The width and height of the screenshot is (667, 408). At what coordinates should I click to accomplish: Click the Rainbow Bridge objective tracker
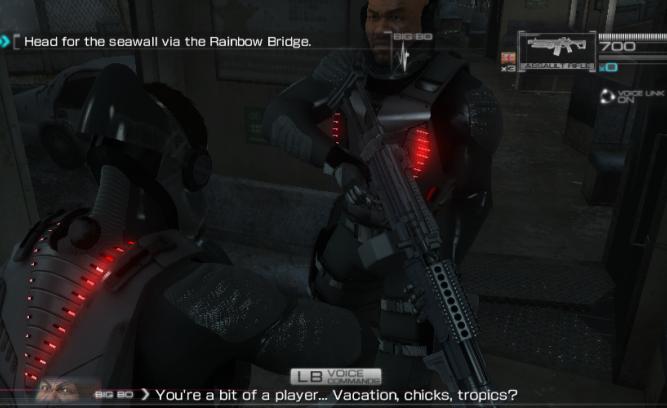point(160,42)
